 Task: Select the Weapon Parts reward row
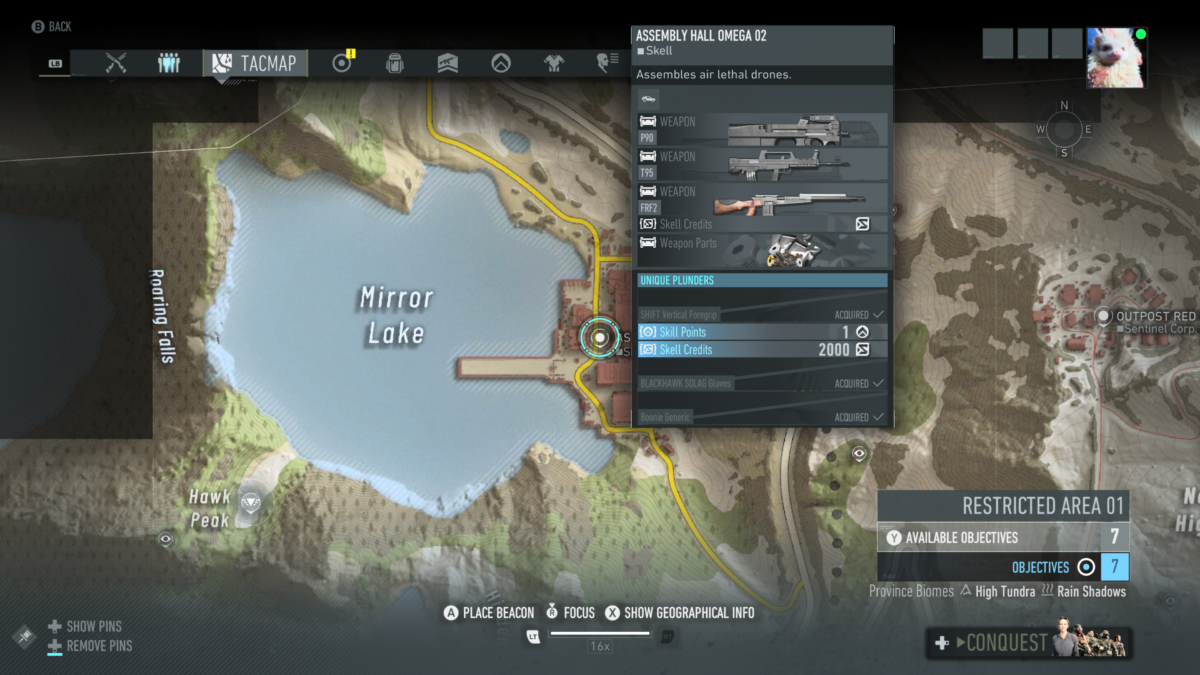(762, 246)
